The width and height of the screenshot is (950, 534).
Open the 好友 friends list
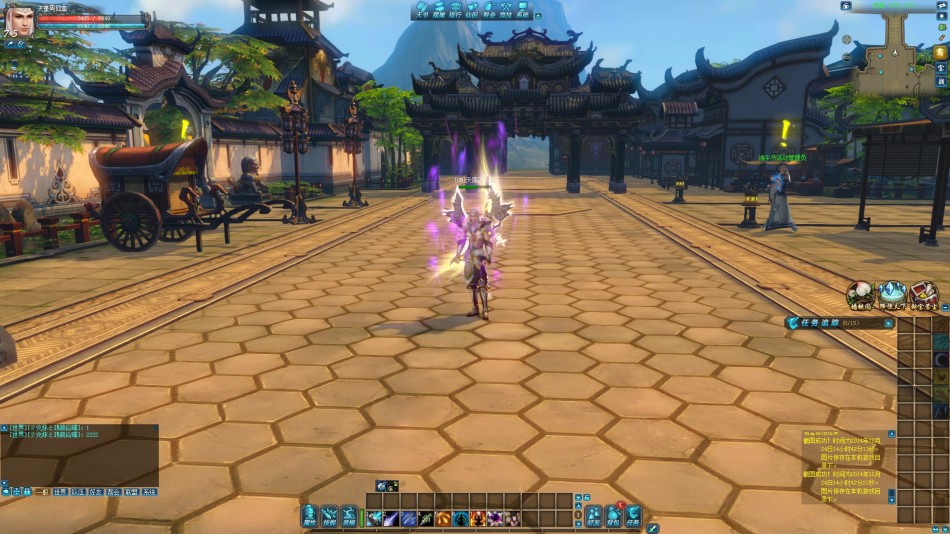[594, 516]
